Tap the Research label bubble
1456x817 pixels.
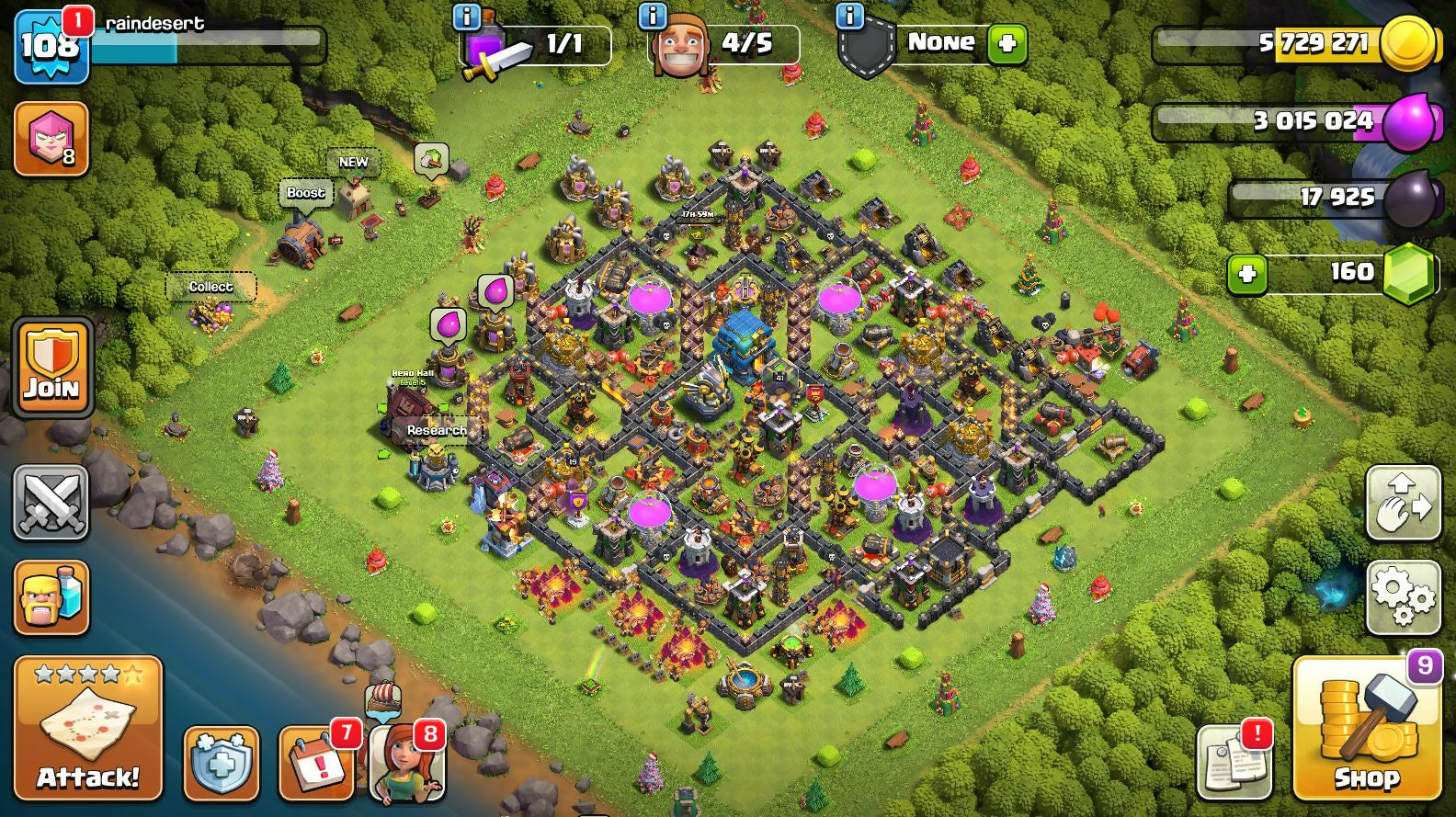click(x=437, y=430)
